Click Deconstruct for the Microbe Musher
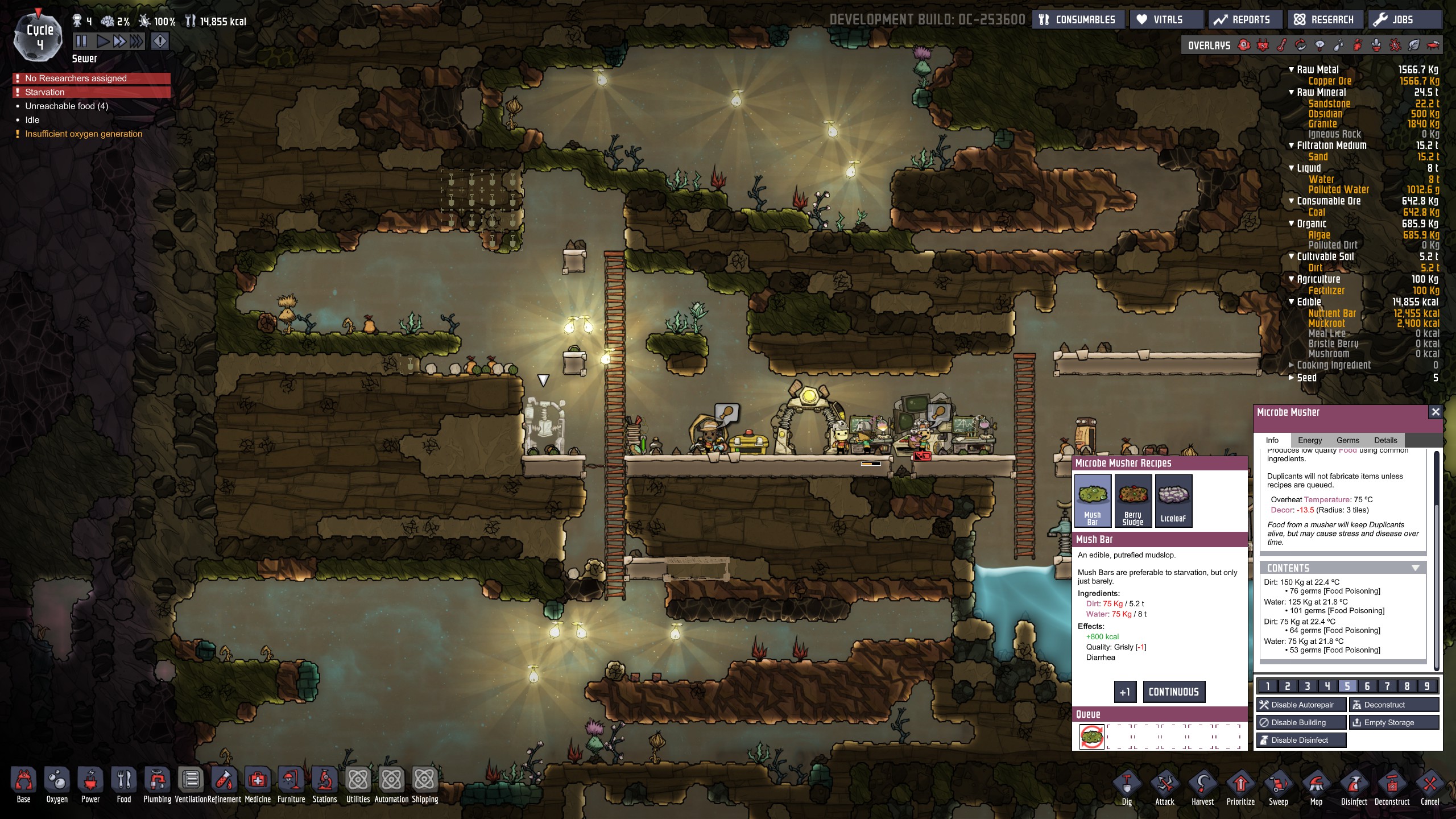 [x=1393, y=705]
